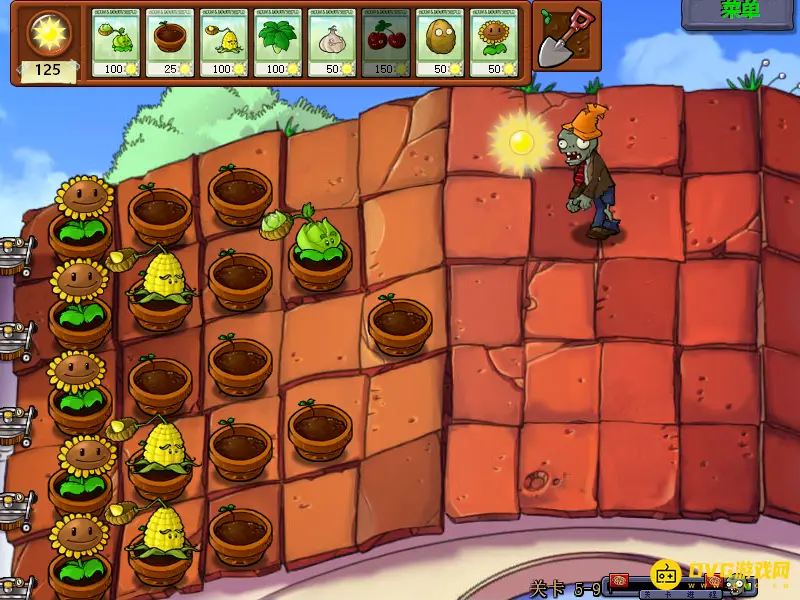Choose the Kernel-pult seed packet
800x600 pixels.
[x=224, y=43]
